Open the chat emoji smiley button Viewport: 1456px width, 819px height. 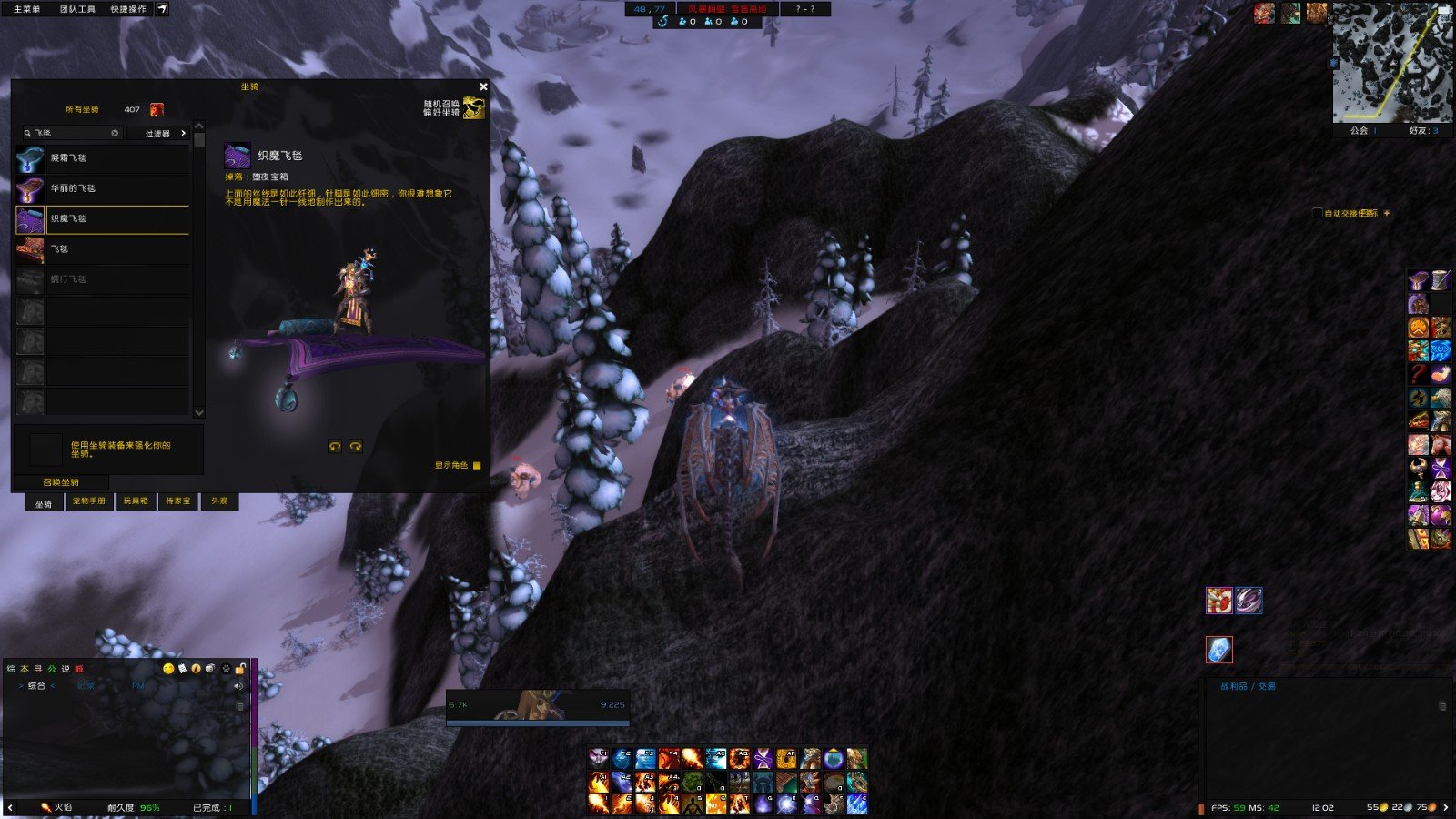coord(168,669)
